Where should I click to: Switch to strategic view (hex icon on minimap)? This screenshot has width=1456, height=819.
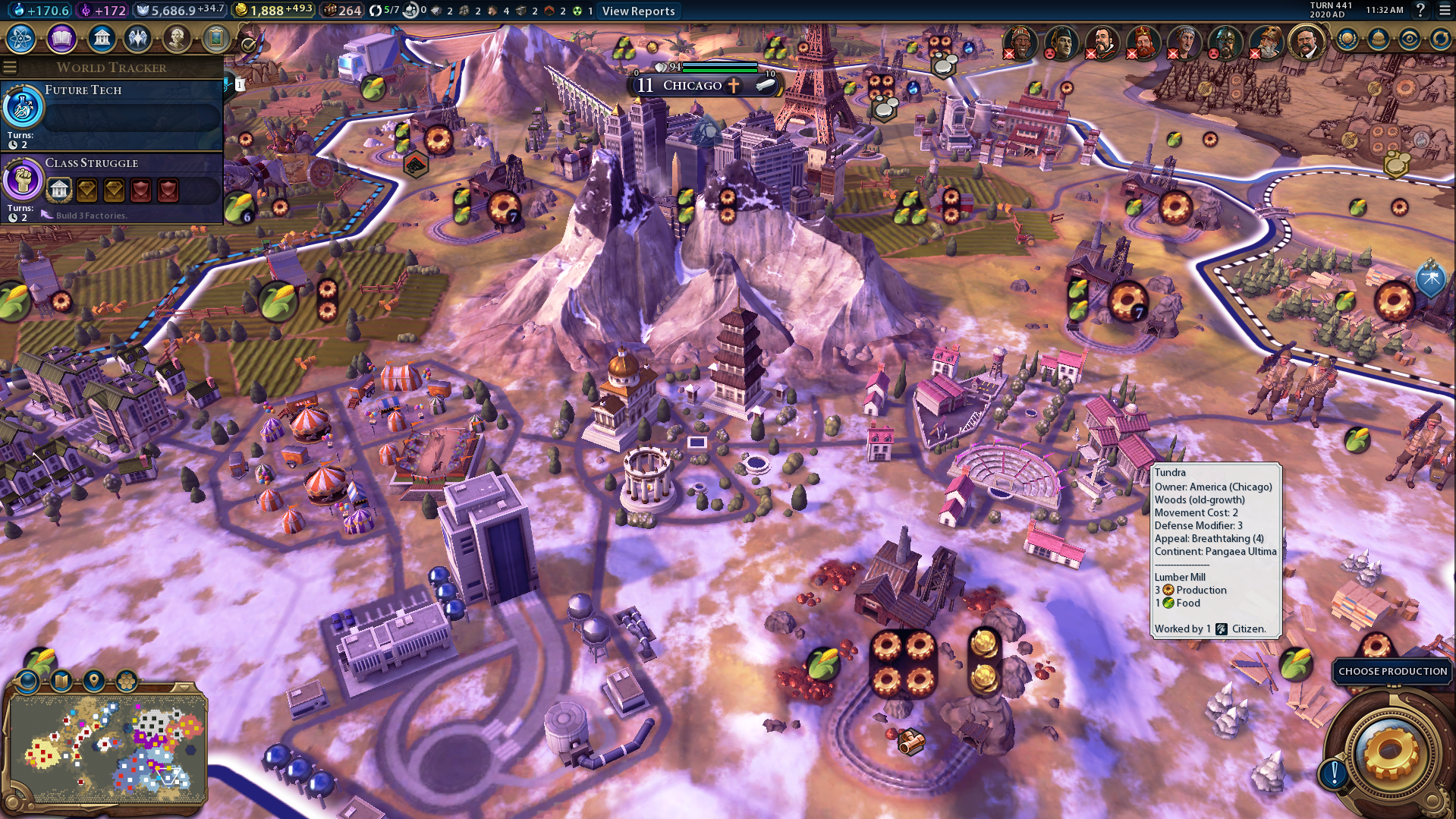click(x=126, y=680)
